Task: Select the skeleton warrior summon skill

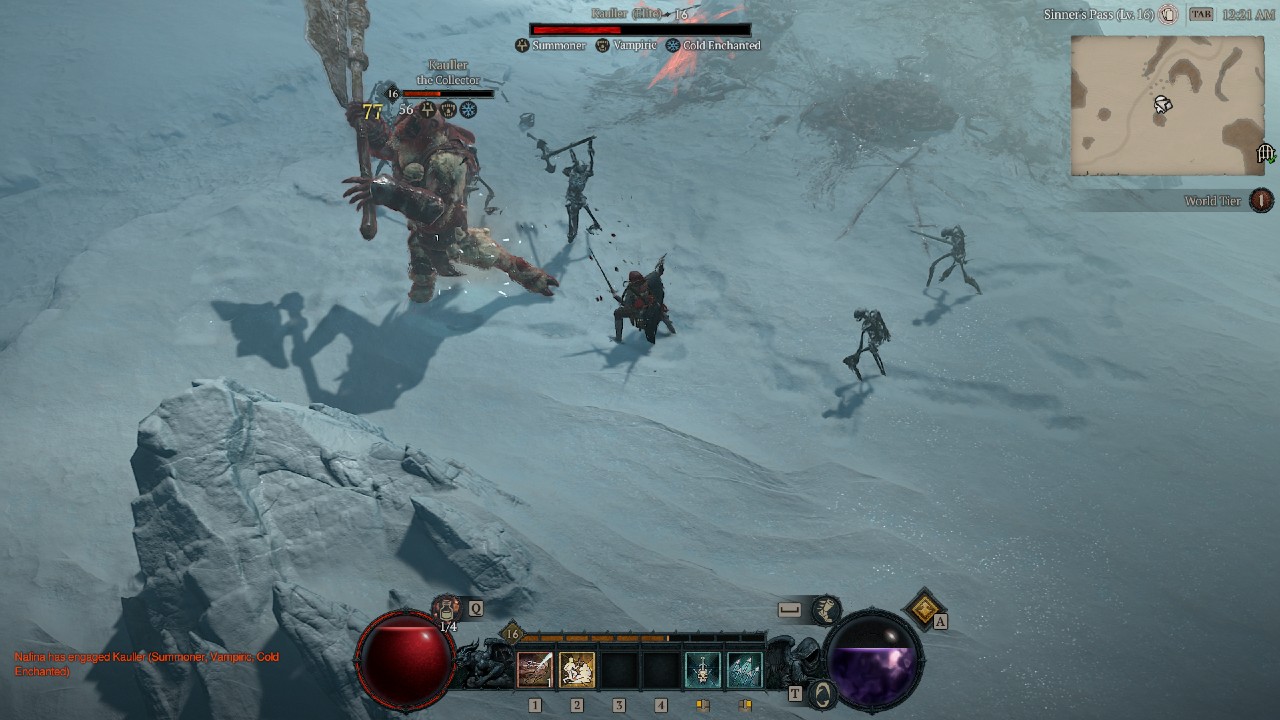Action: click(702, 670)
